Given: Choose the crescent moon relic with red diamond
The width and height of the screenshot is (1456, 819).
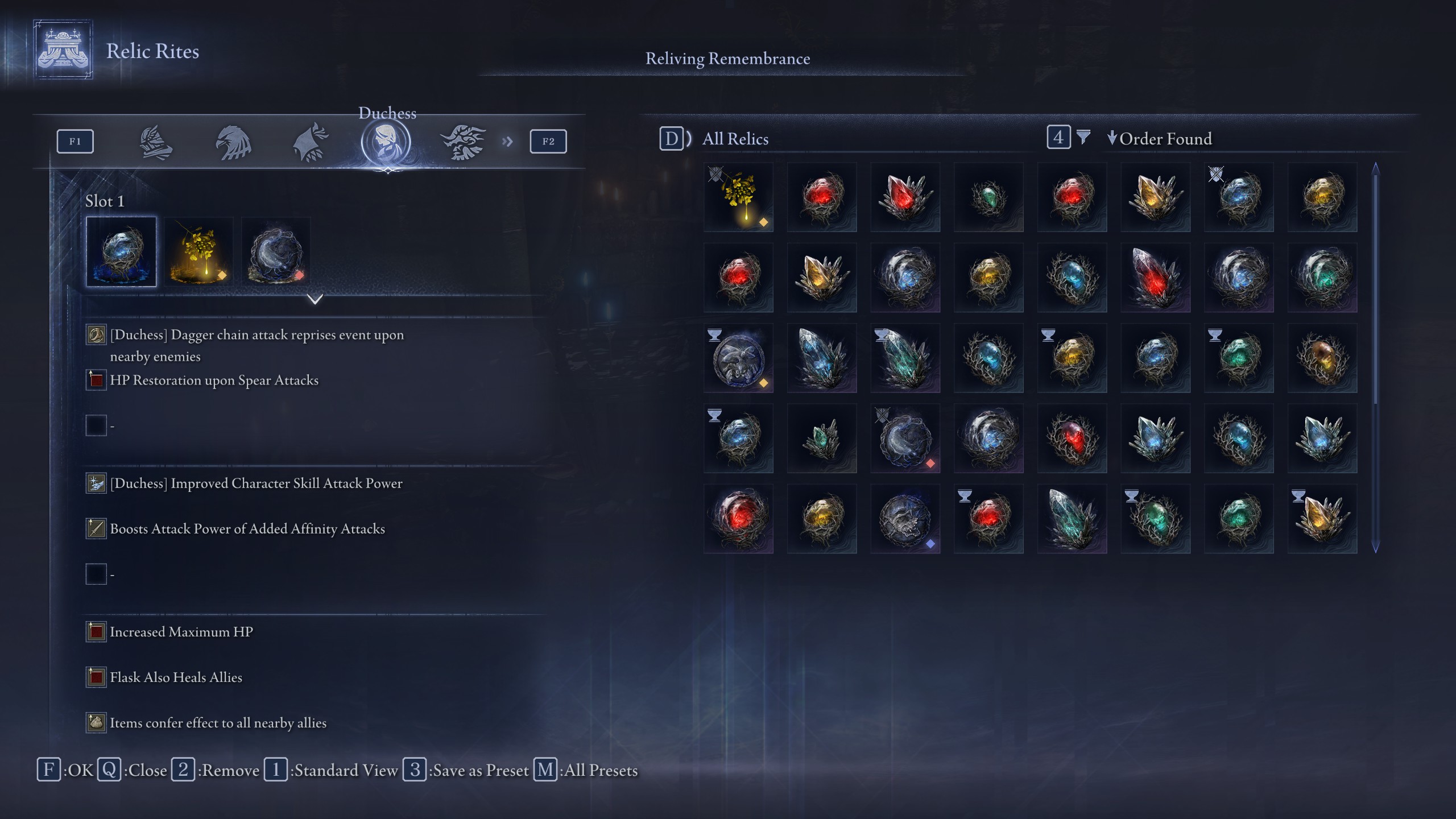Looking at the screenshot, I should 905,439.
